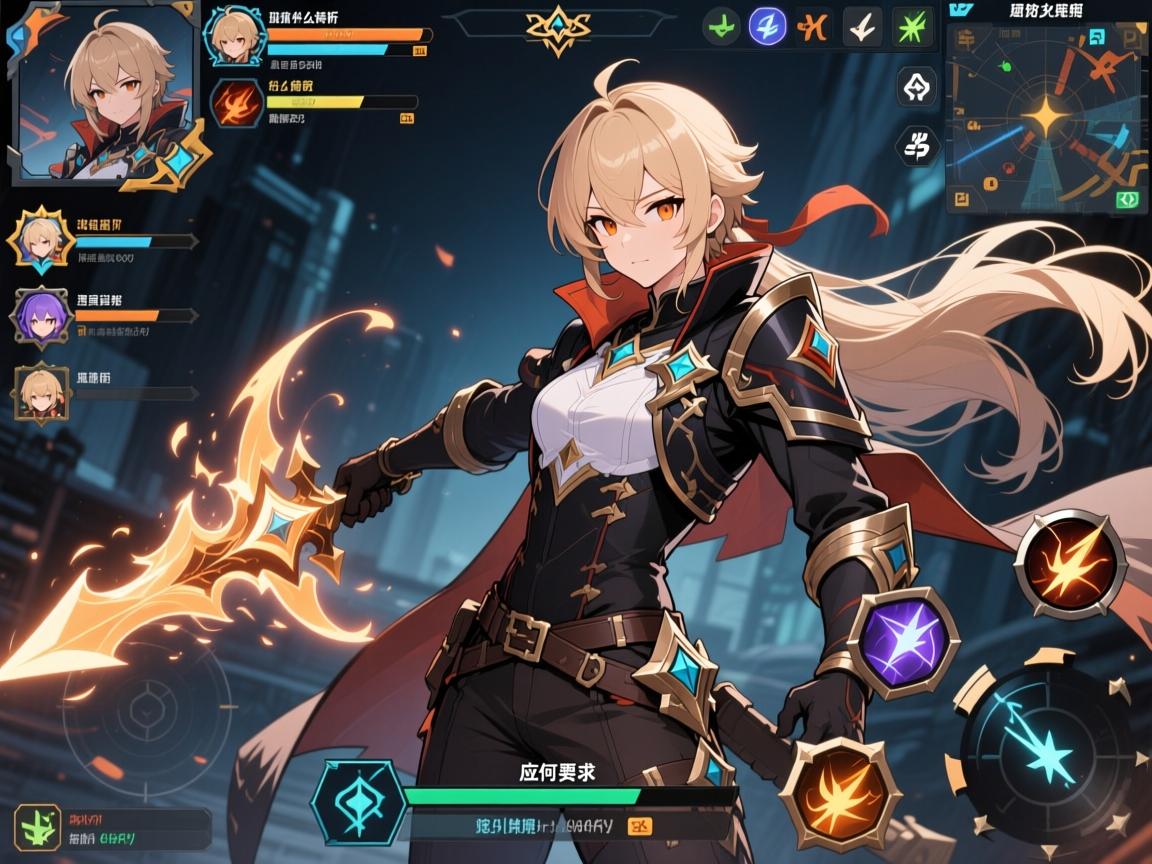Click the white checkmark-style icon
The image size is (1152, 864).
[x=862, y=25]
